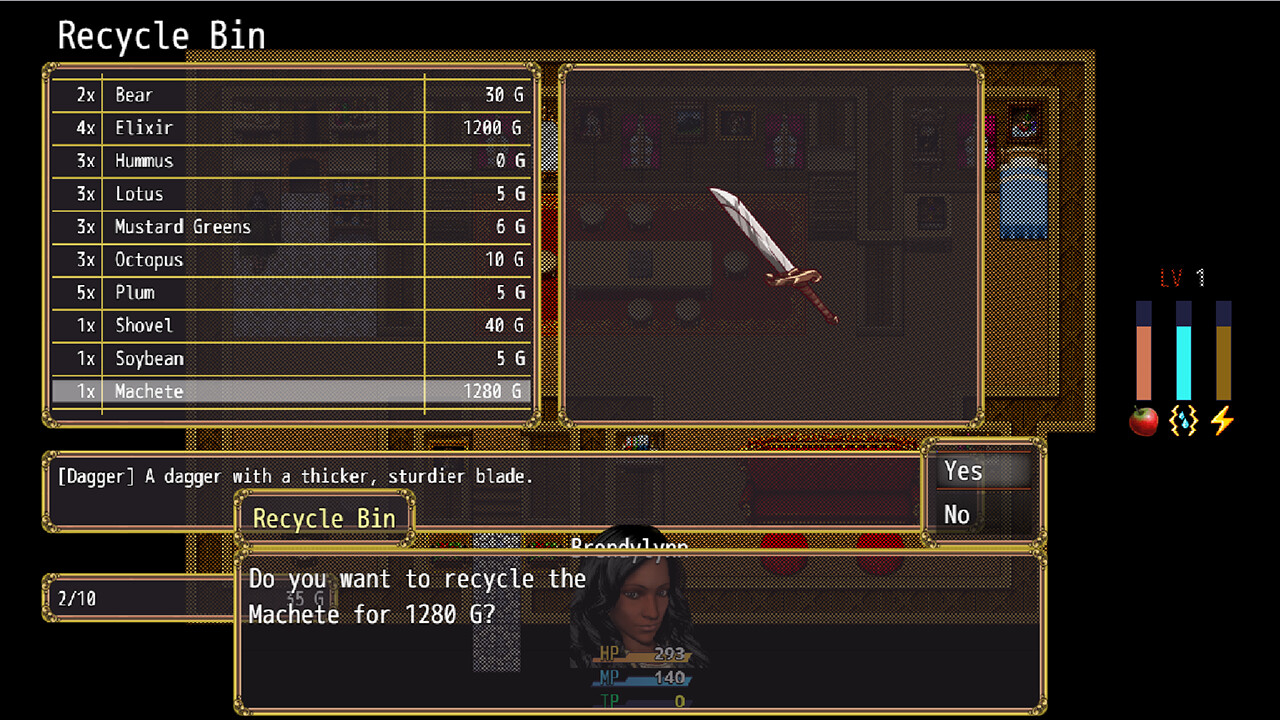Decline recycling by choosing No
The height and width of the screenshot is (720, 1280).
click(956, 514)
